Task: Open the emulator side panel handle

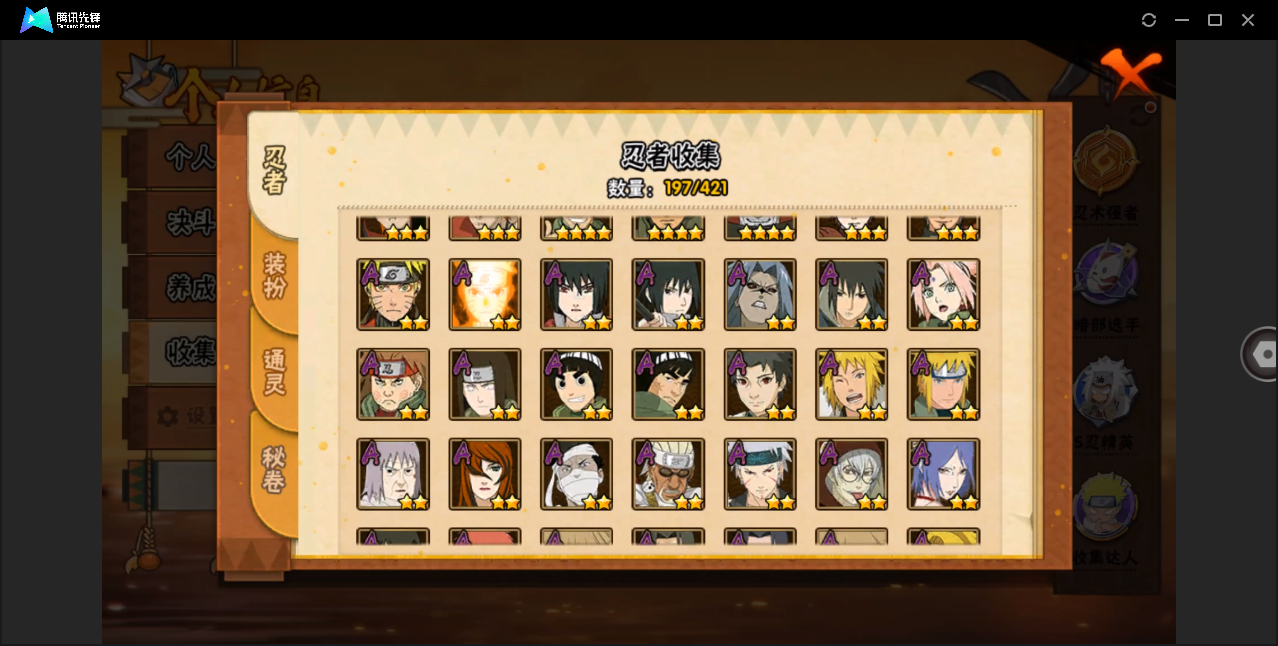Action: click(1260, 354)
